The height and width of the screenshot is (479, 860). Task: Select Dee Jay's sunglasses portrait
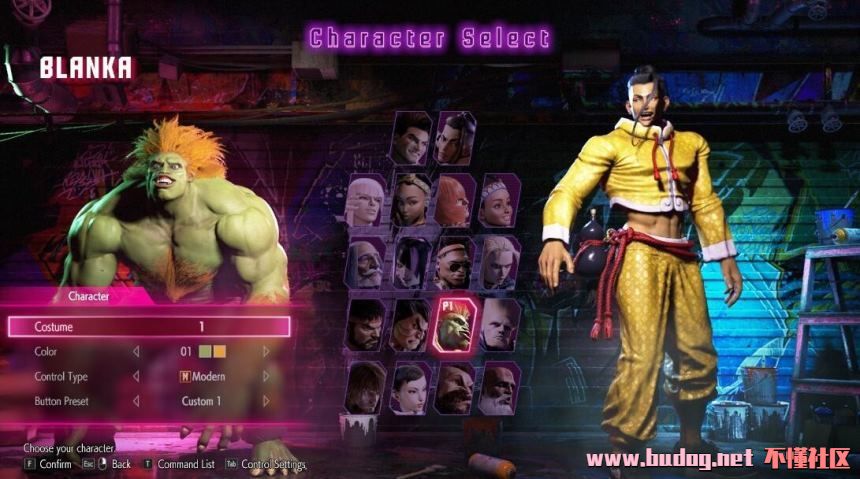pyautogui.click(x=456, y=263)
